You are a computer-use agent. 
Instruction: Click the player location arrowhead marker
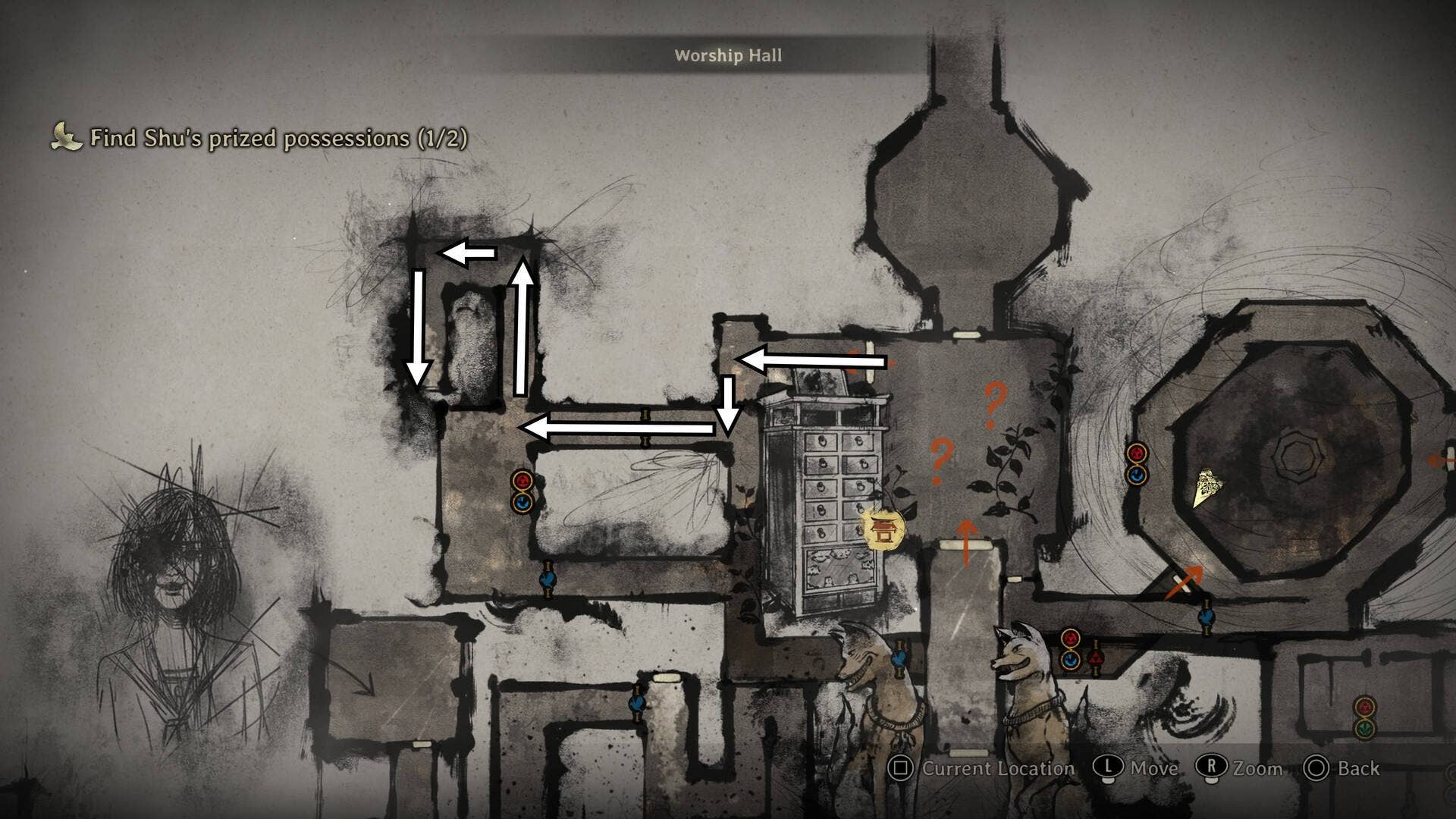tap(1207, 487)
